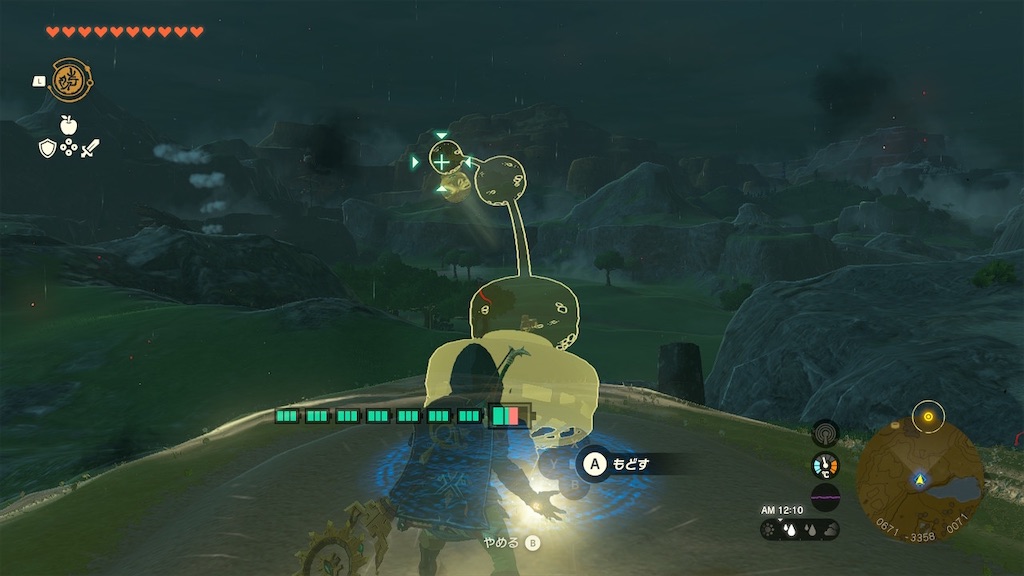Click the purple noise meter circle
Image resolution: width=1024 pixels, height=576 pixels.
[x=825, y=497]
